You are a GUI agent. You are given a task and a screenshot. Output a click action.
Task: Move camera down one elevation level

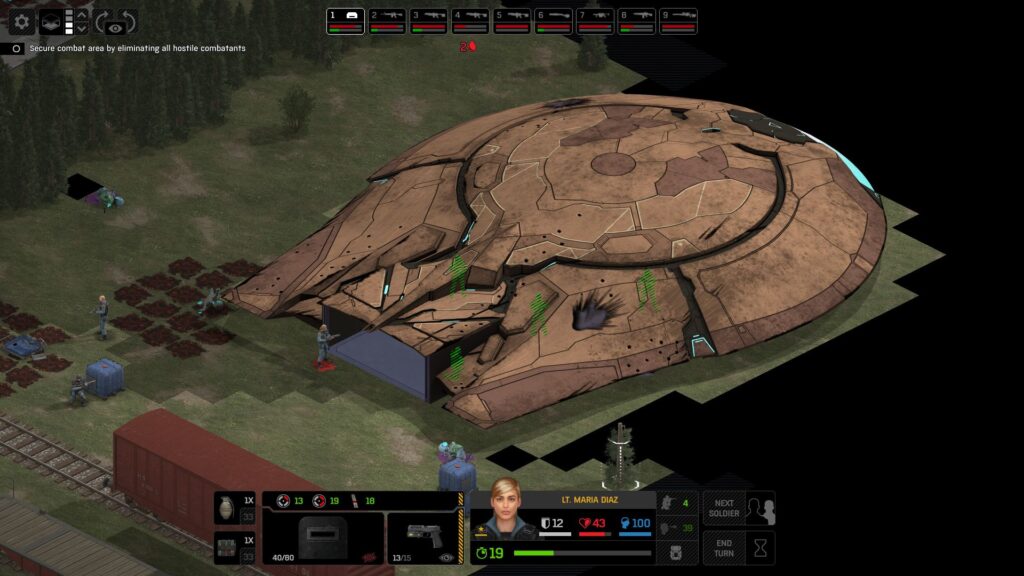click(82, 29)
